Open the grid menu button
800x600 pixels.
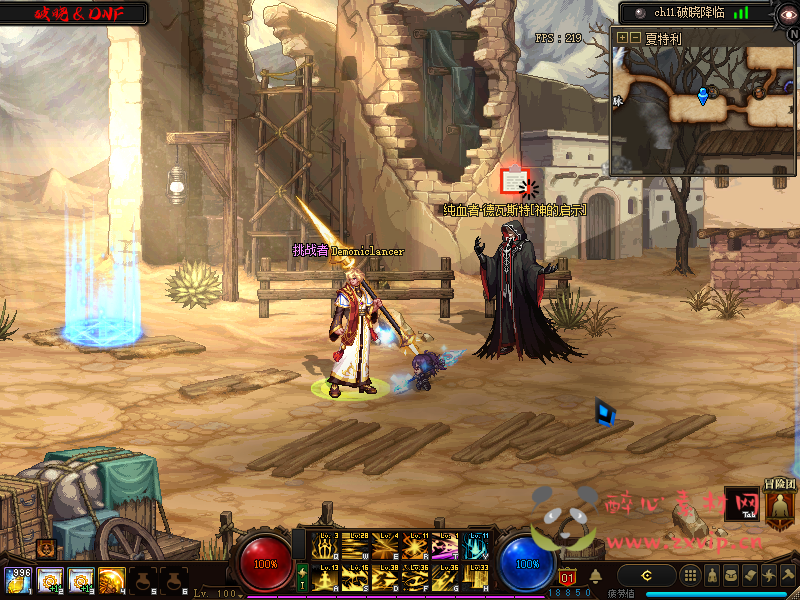pos(690,576)
